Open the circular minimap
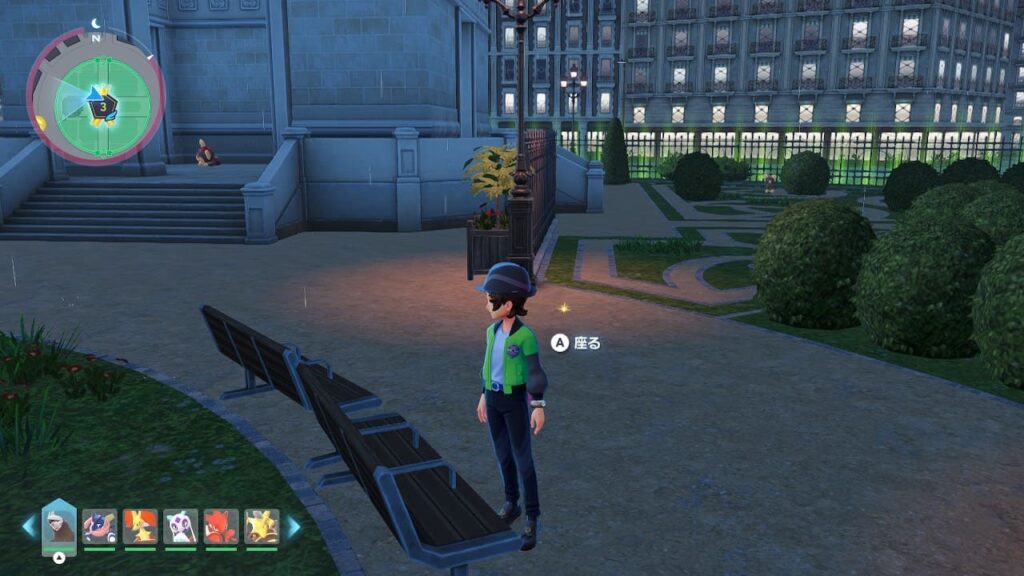The width and height of the screenshot is (1024, 576). [x=96, y=96]
